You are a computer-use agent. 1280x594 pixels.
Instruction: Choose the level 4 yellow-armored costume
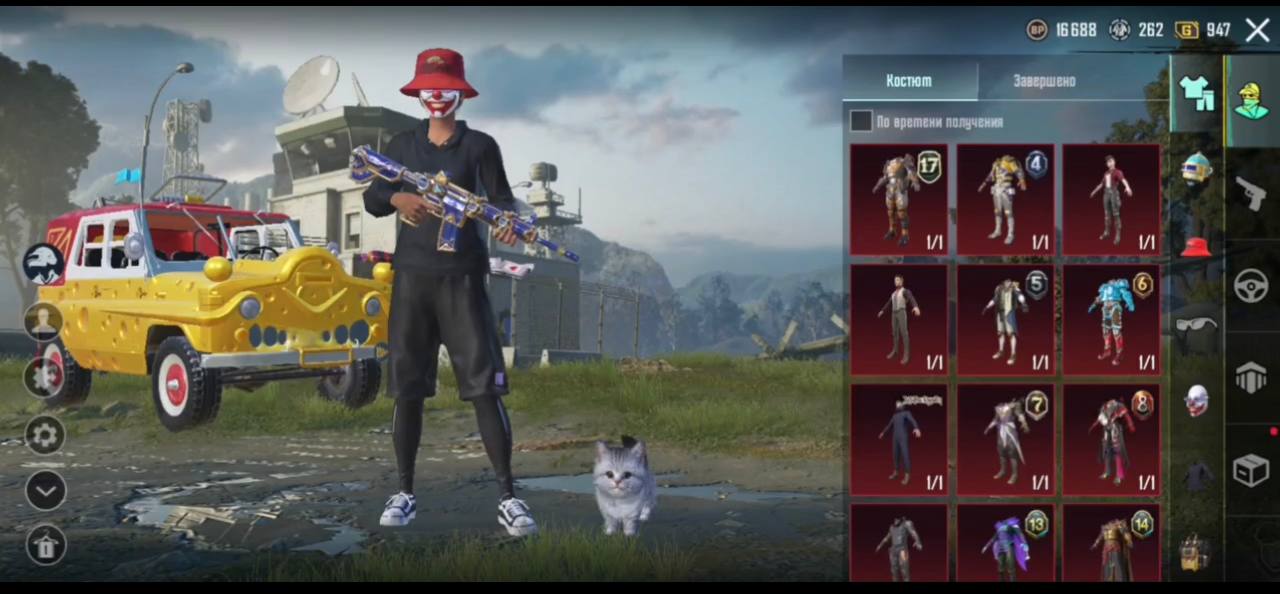click(x=1005, y=199)
